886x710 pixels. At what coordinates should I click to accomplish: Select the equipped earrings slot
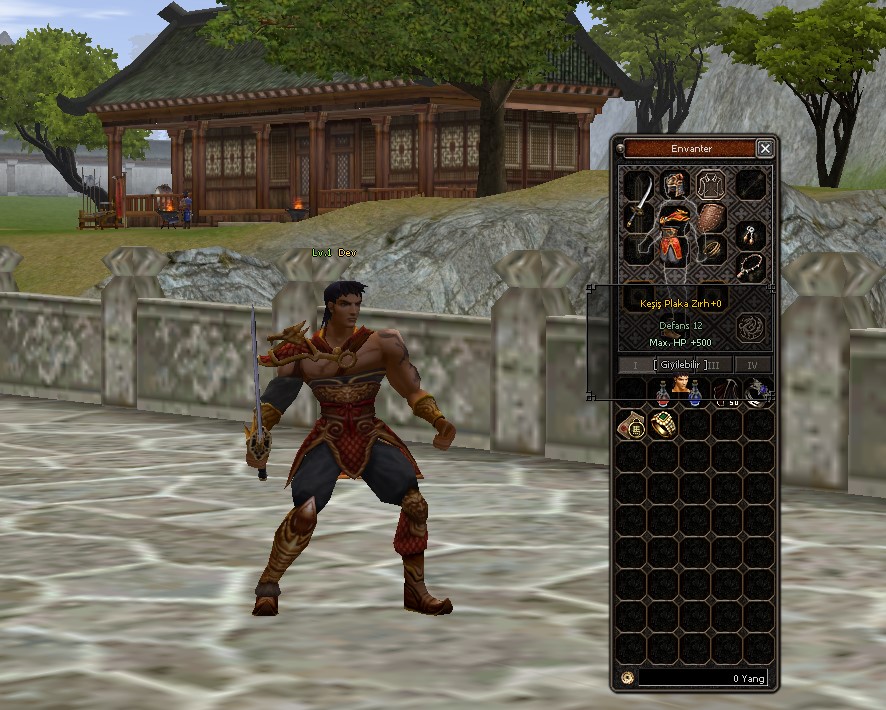click(750, 235)
